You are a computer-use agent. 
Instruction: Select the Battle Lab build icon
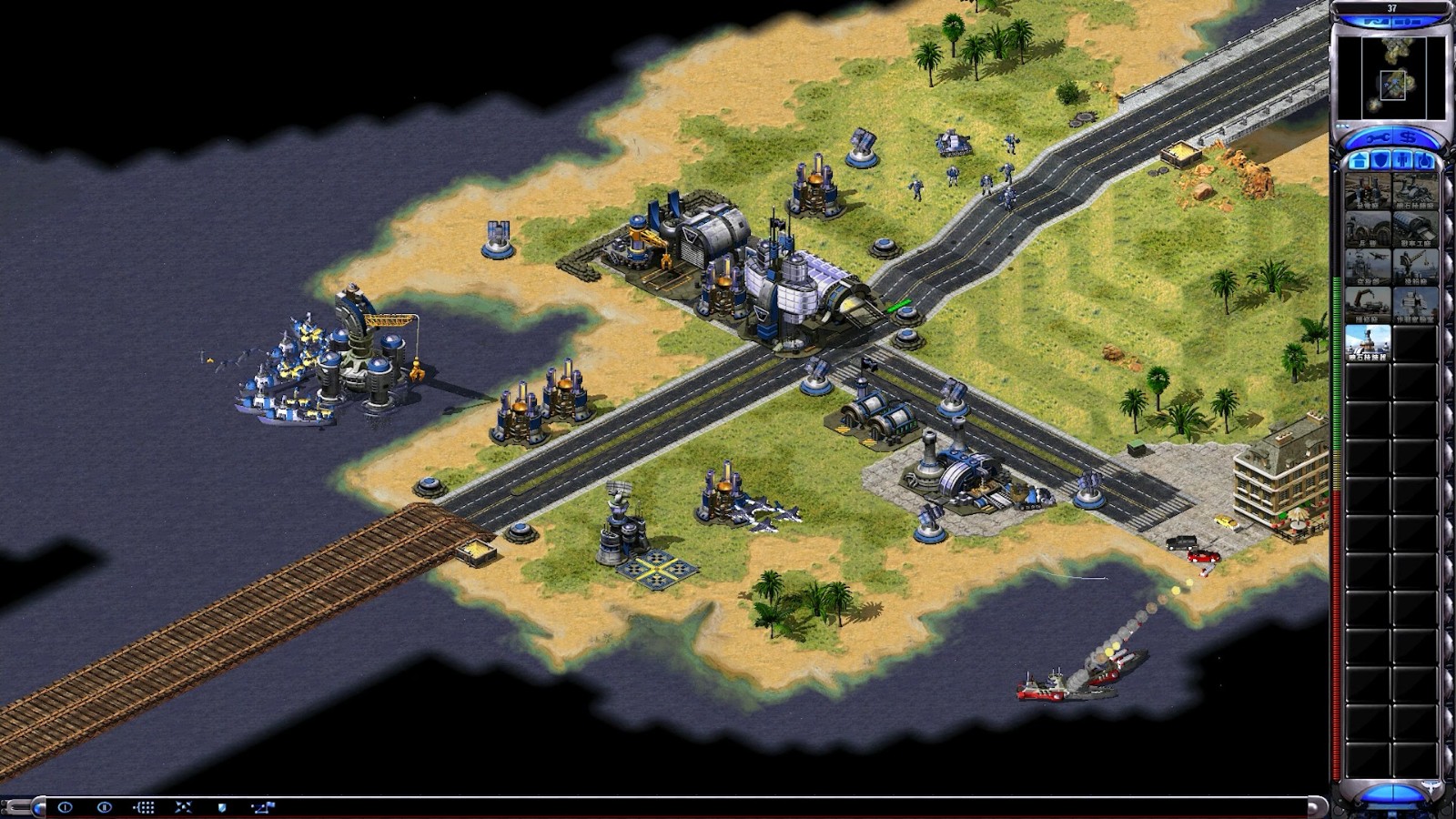pos(1415,306)
